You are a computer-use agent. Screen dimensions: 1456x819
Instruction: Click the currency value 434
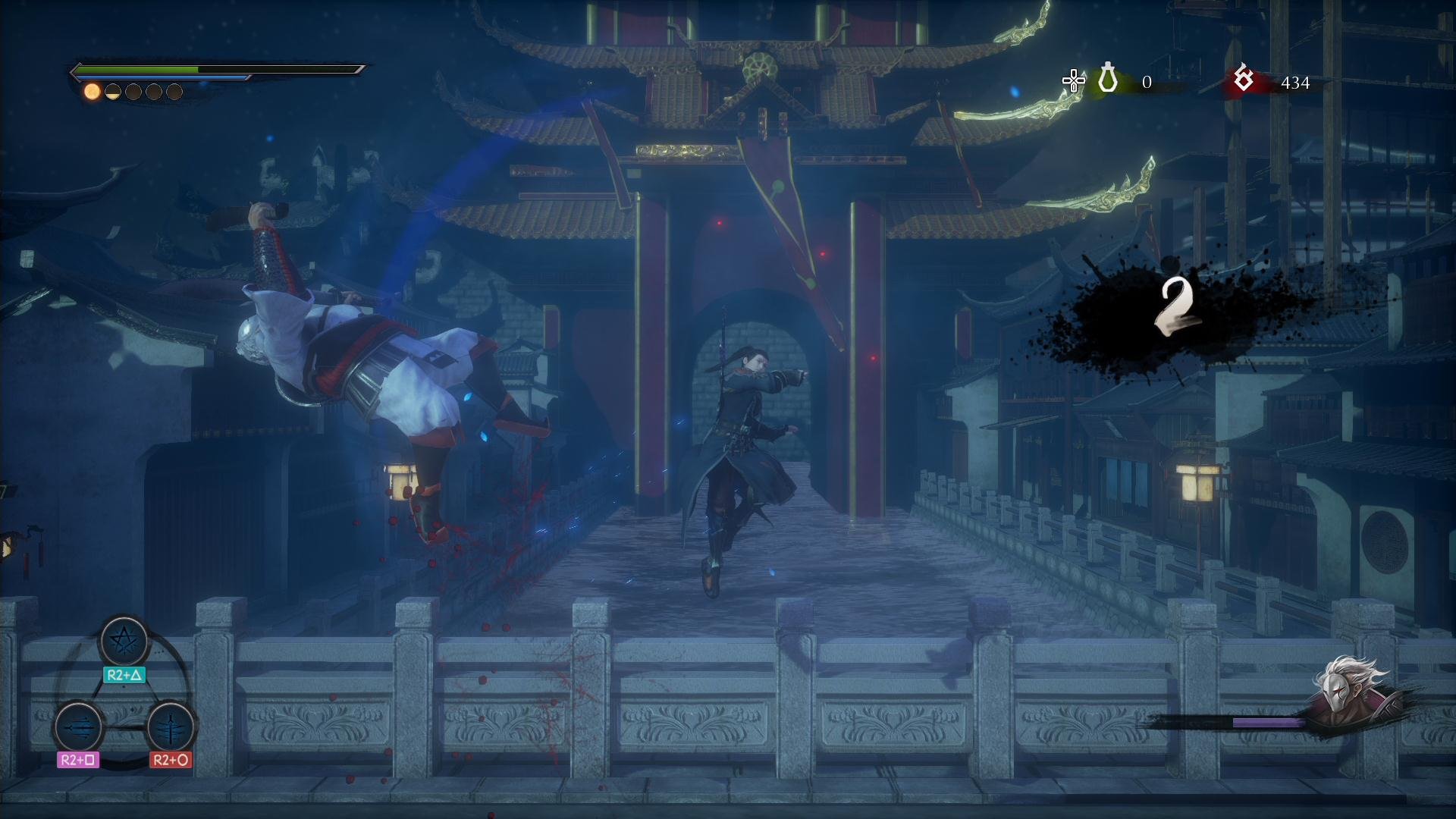pyautogui.click(x=1296, y=83)
